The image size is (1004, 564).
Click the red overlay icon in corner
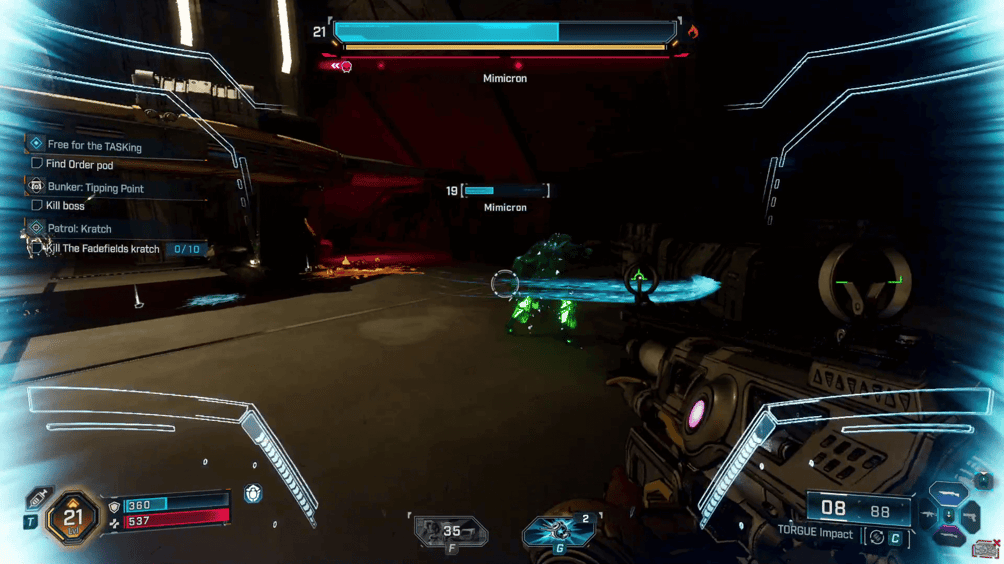986,549
